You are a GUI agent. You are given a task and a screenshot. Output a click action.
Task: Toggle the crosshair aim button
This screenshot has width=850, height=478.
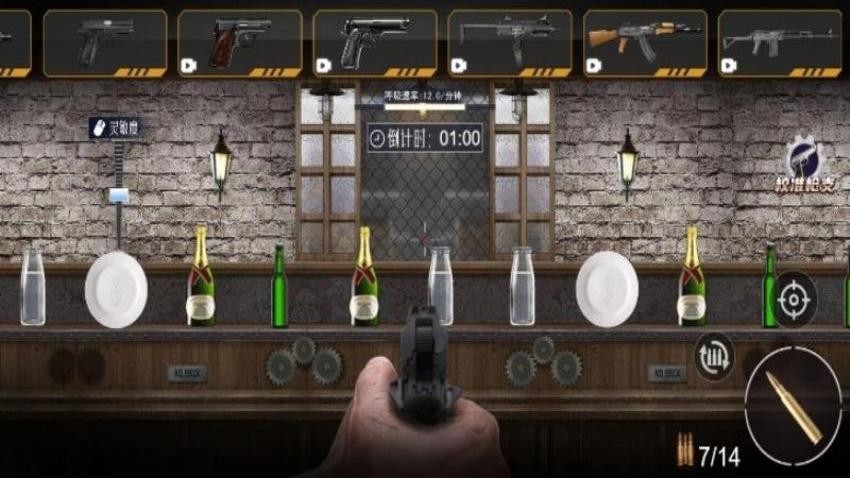[x=796, y=299]
